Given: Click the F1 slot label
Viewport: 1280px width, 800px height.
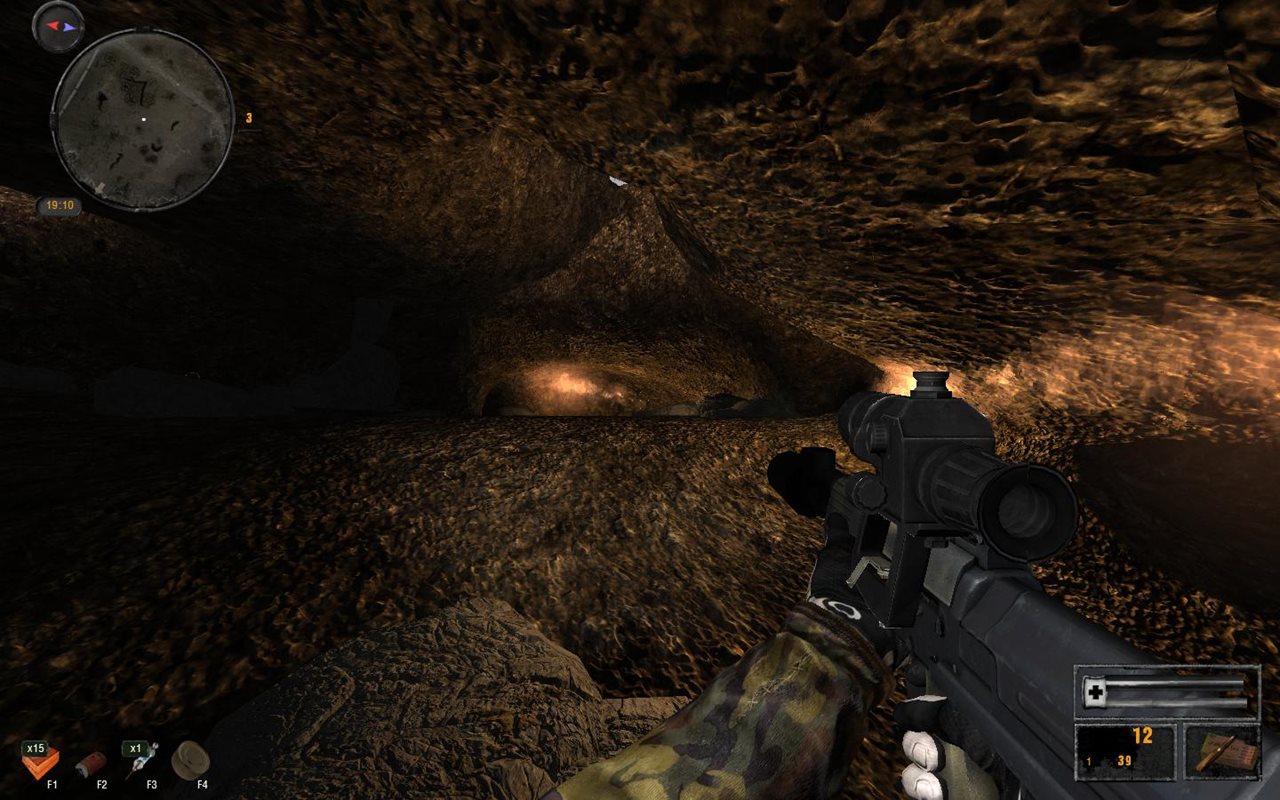Looking at the screenshot, I should [52, 783].
